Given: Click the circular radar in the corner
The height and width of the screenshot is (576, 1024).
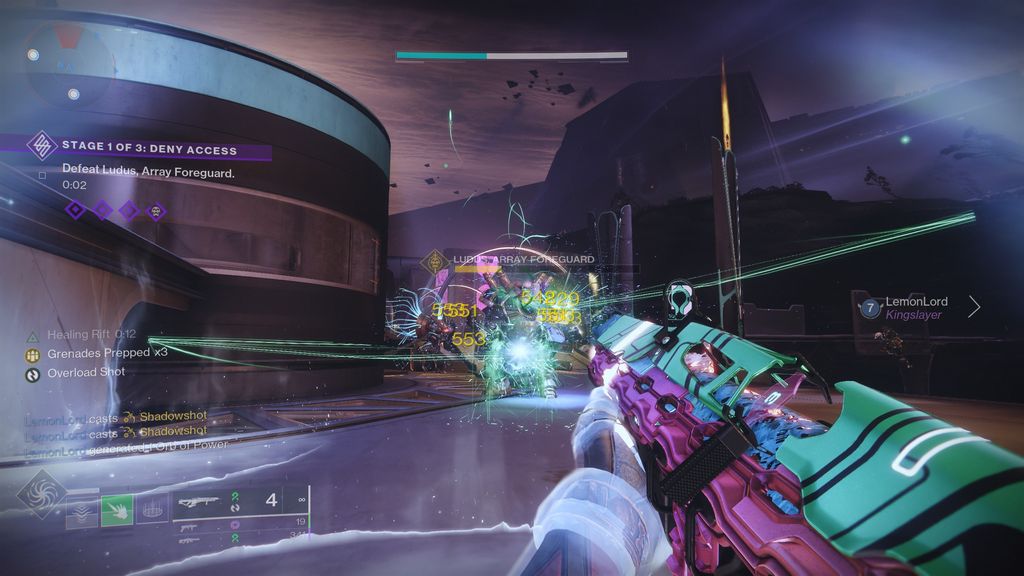Looking at the screenshot, I should tap(66, 62).
